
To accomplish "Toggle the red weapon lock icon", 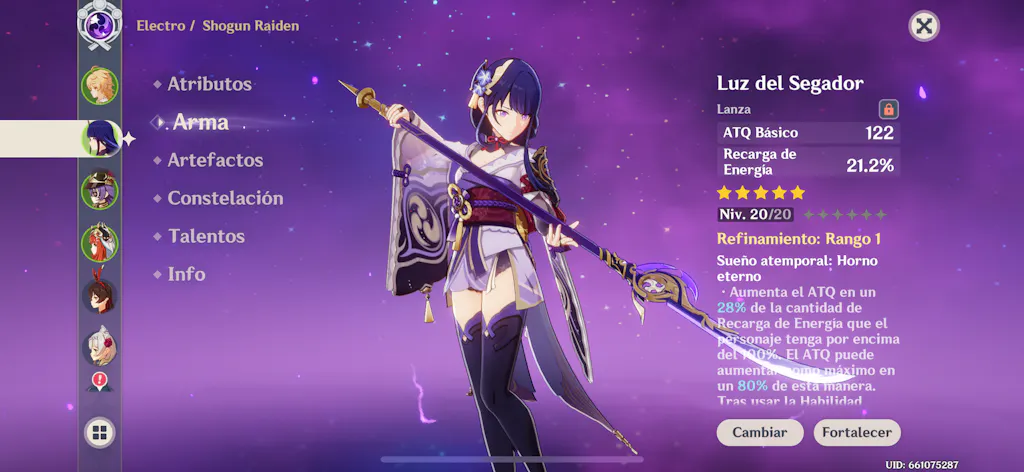I will pos(887,109).
